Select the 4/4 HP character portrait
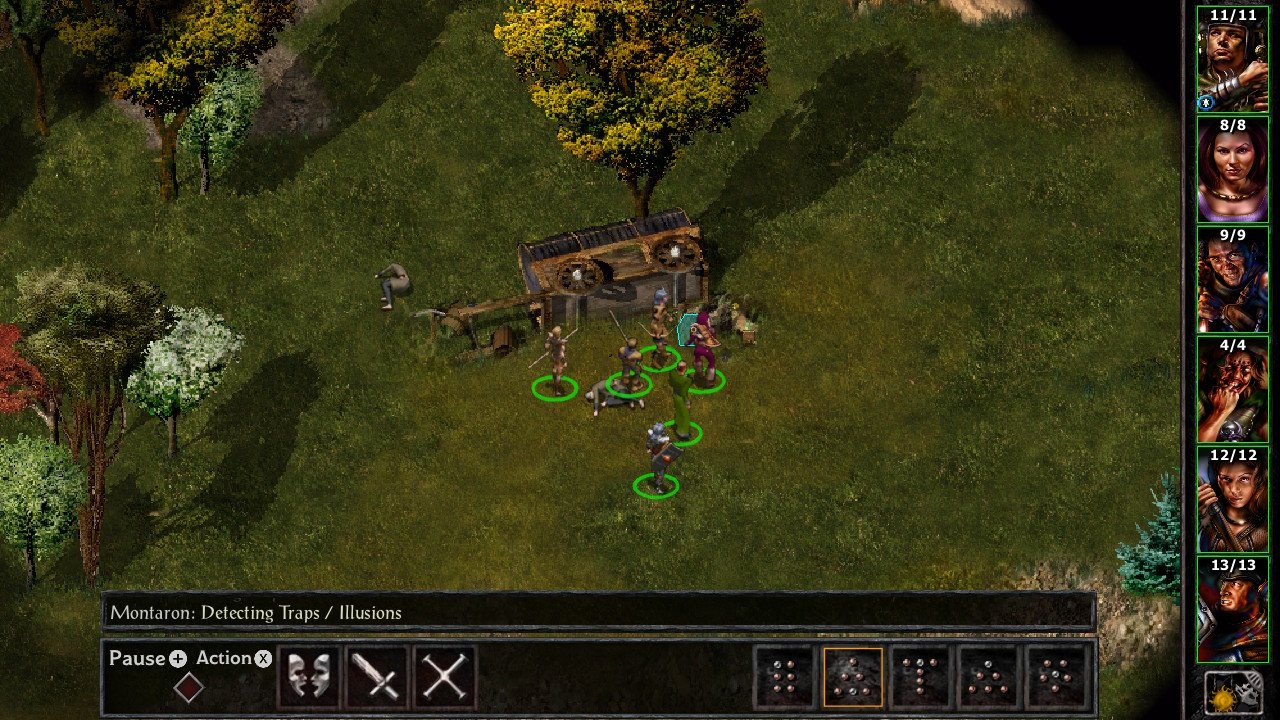 click(x=1232, y=388)
